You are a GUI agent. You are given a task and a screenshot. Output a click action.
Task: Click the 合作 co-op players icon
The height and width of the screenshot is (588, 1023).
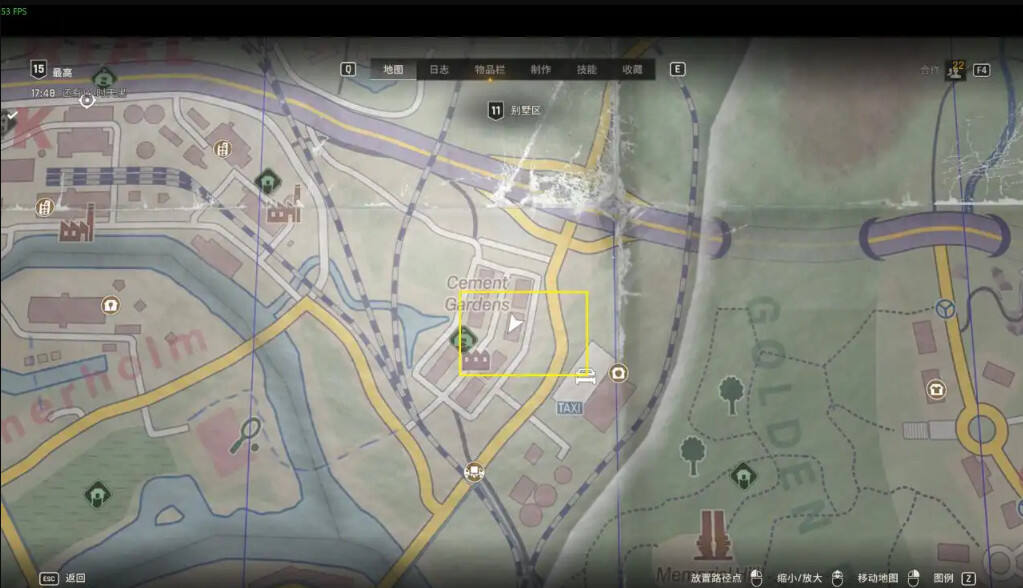pyautogui.click(x=956, y=70)
